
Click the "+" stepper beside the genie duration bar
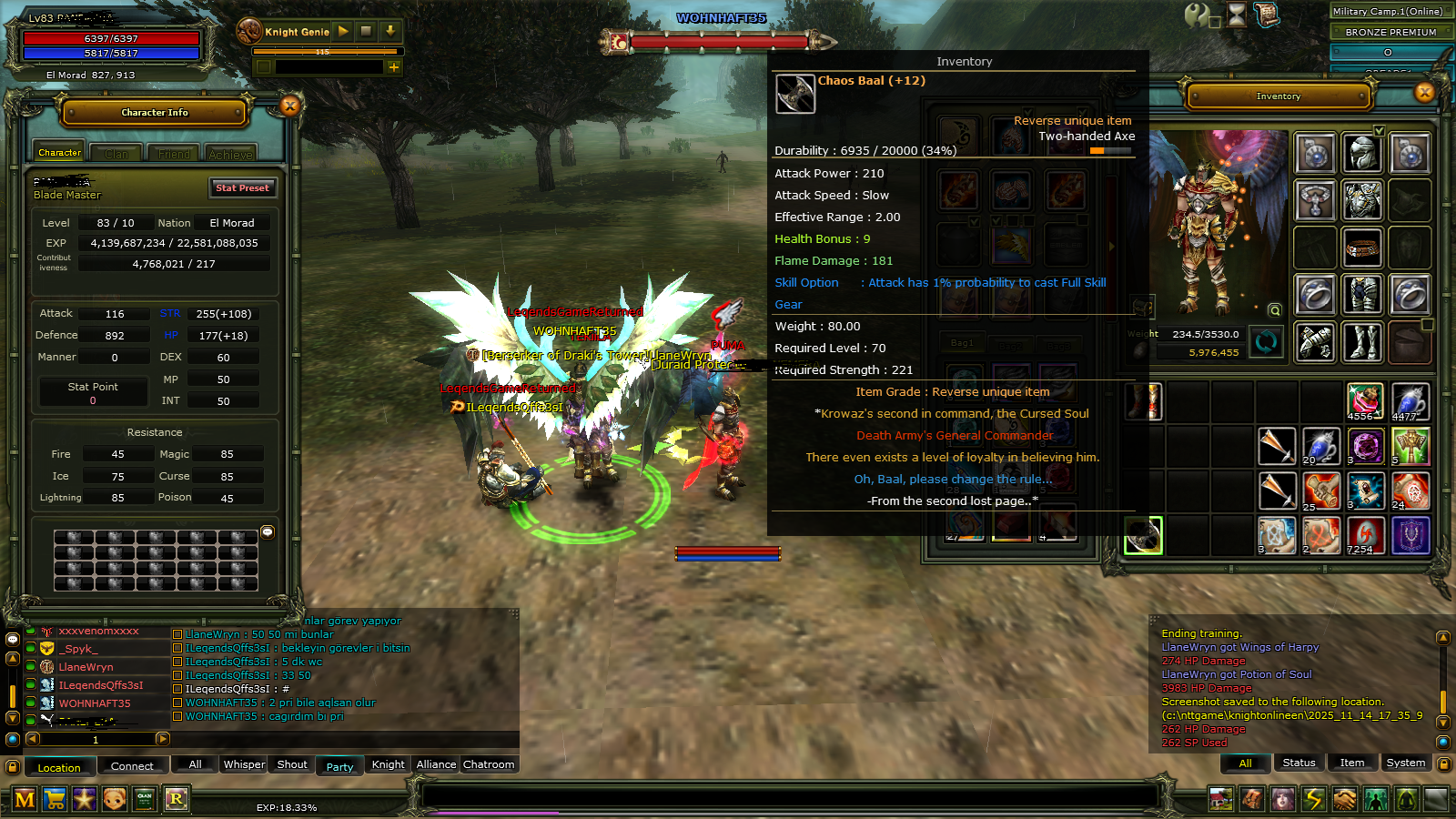[394, 67]
